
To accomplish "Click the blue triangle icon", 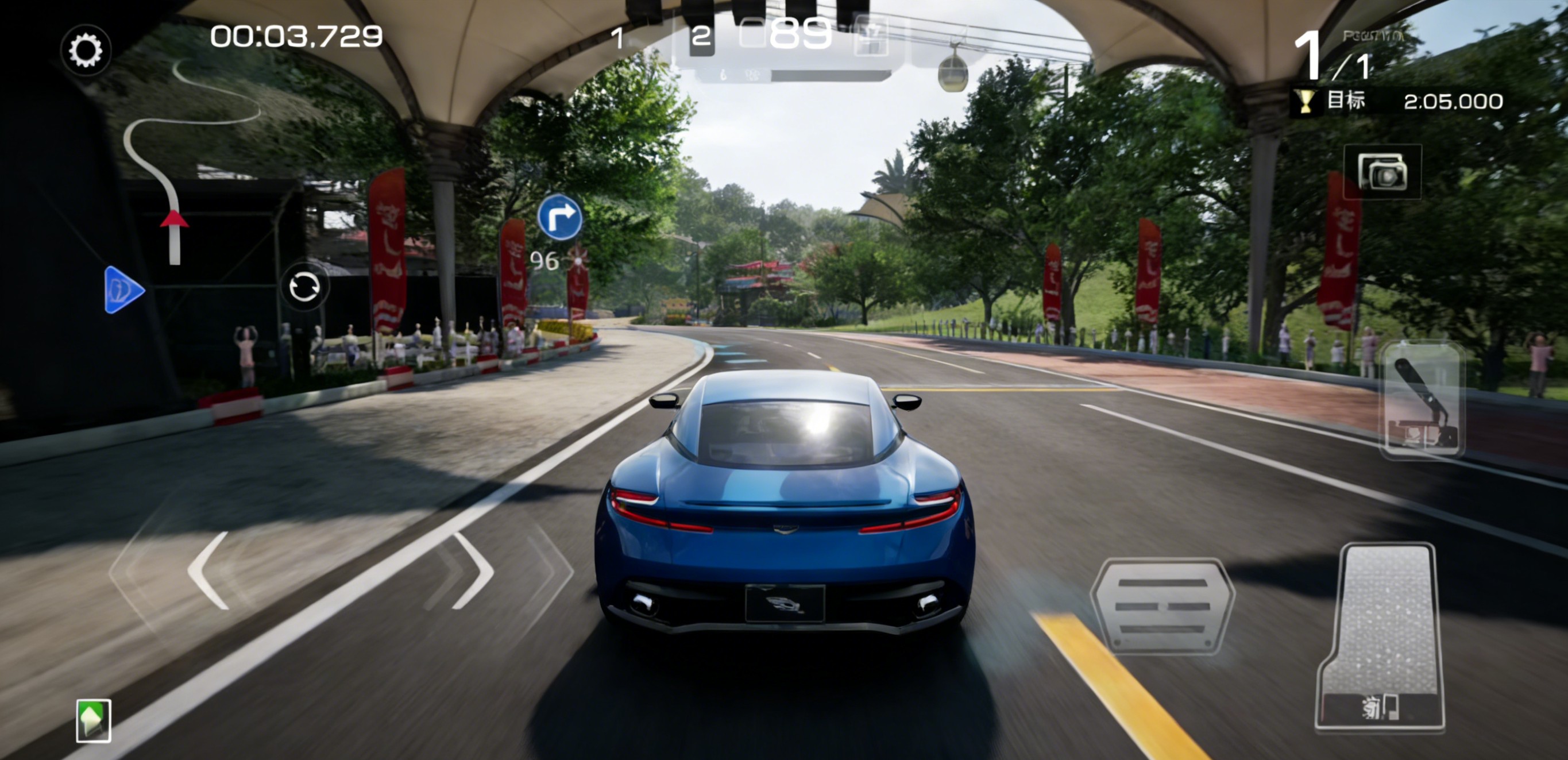I will tap(123, 290).
